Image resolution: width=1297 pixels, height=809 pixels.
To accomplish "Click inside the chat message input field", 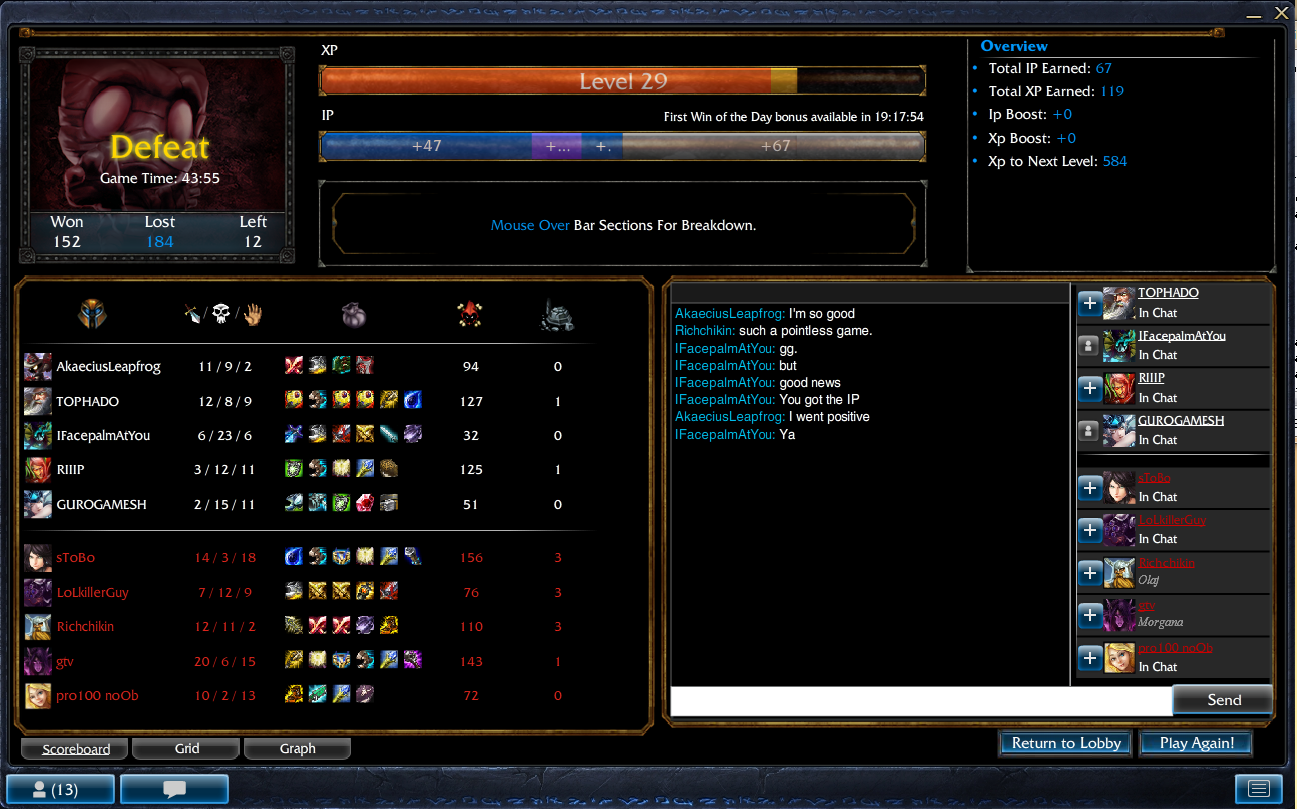I will coord(920,700).
